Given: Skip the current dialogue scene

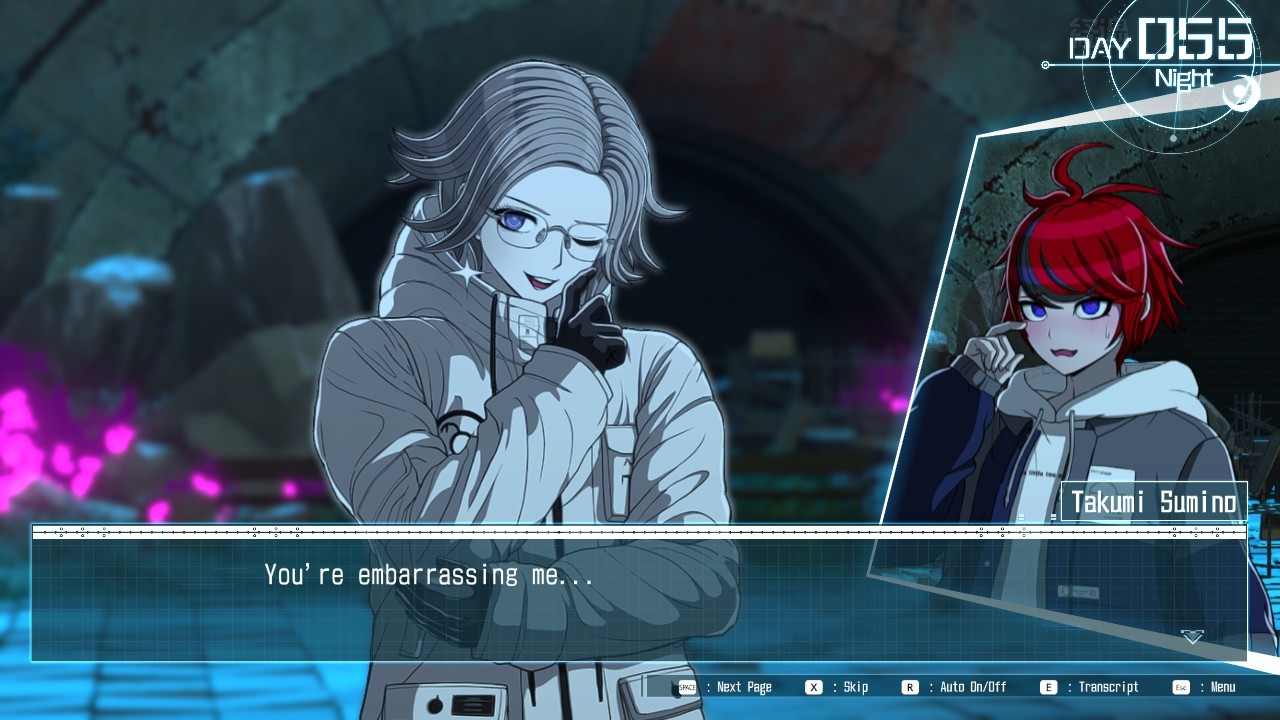Looking at the screenshot, I should pyautogui.click(x=839, y=687).
